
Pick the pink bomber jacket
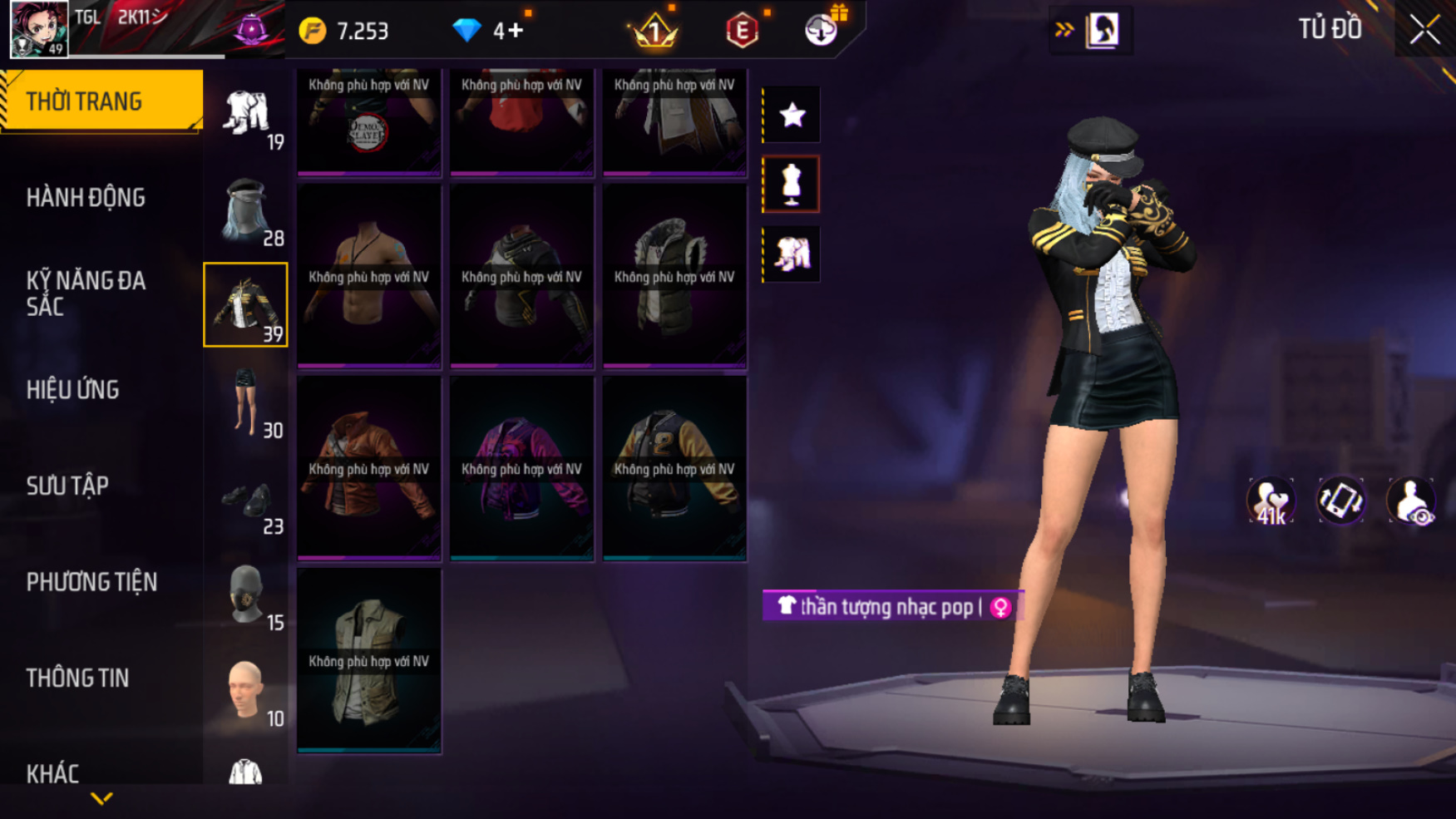pos(521,468)
